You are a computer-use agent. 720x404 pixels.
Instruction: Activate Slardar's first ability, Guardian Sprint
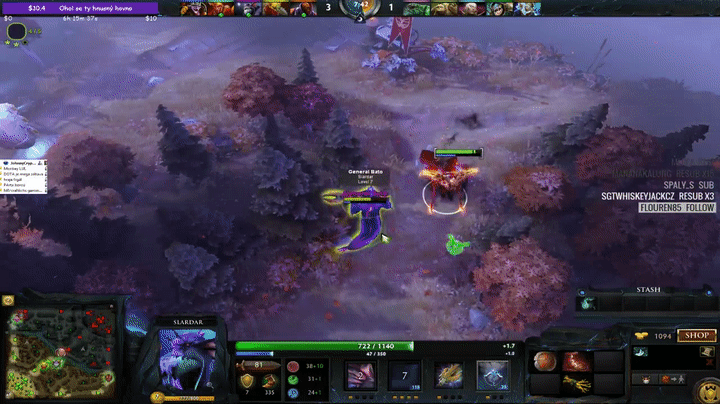(360, 375)
